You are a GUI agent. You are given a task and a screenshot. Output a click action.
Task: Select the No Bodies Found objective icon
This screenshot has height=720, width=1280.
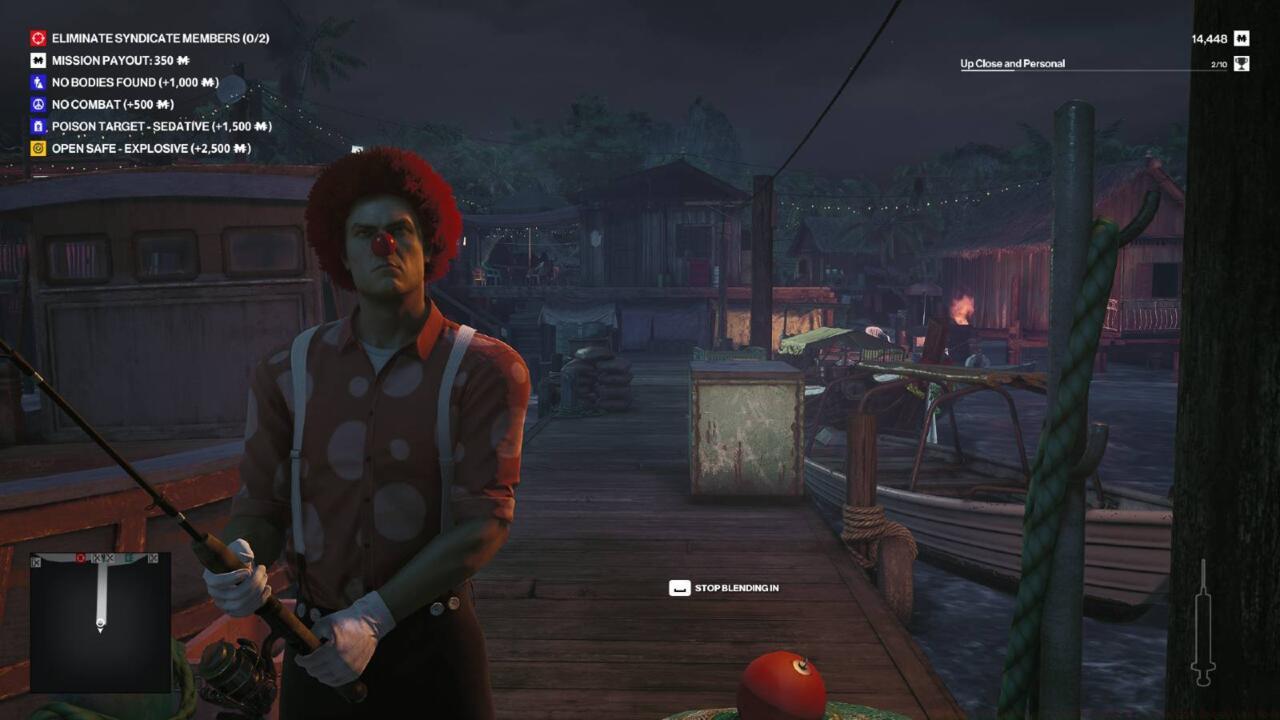[x=38, y=82]
